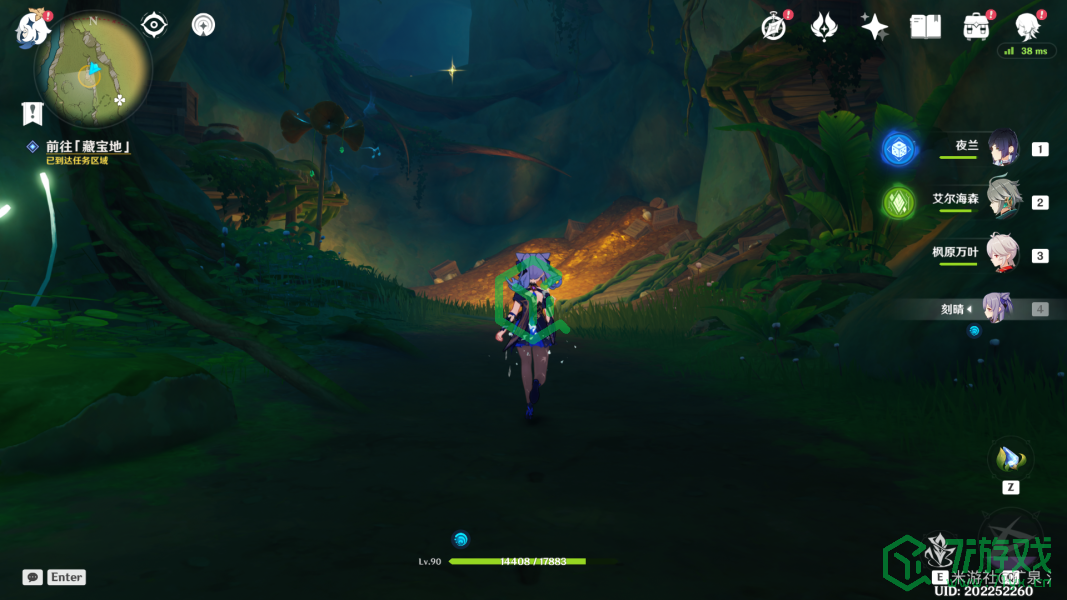Viewport: 1067px width, 600px height.
Task: Switch to party member 枫原万叶
Action: point(1003,254)
